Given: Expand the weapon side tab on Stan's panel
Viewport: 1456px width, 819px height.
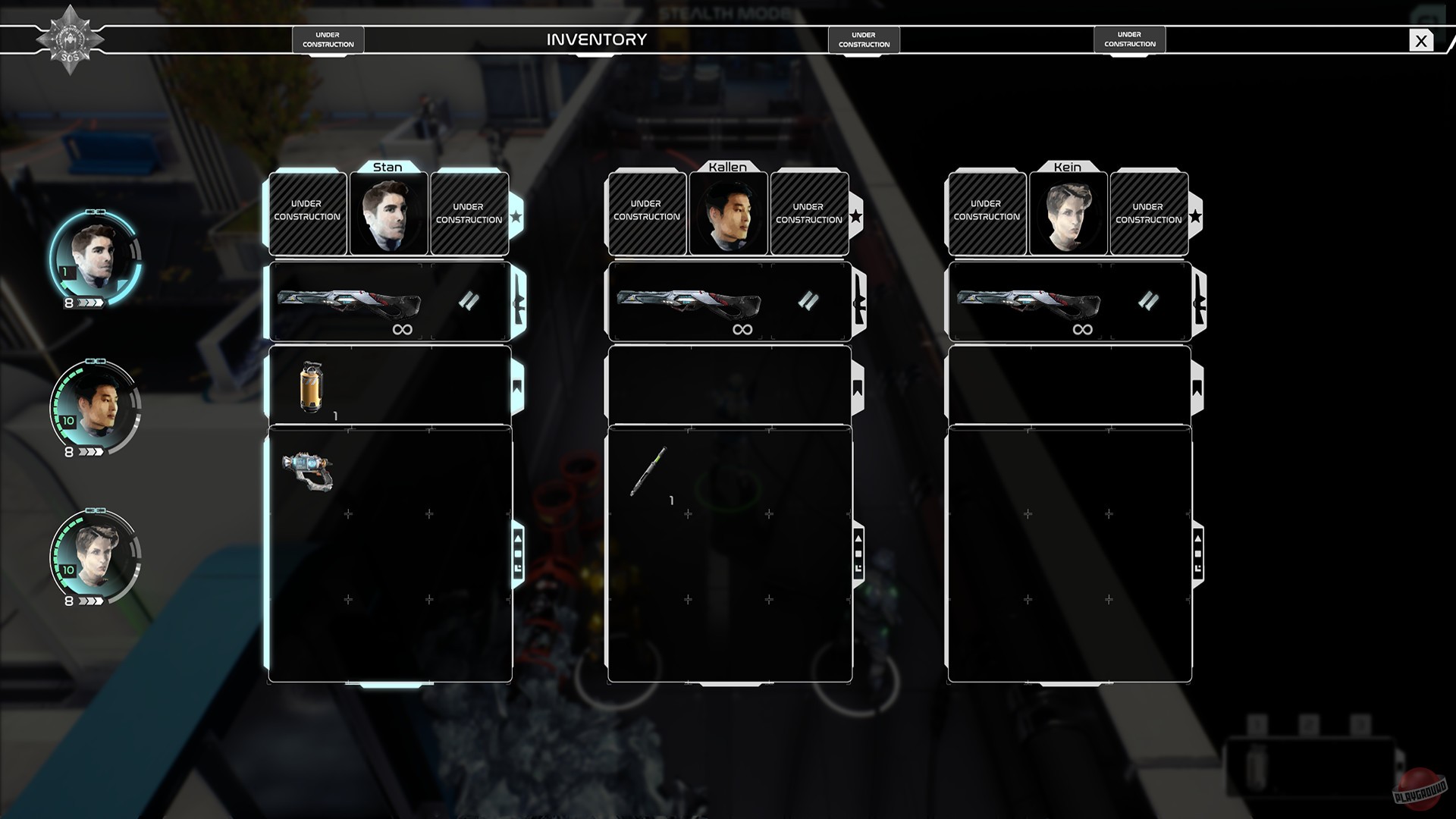Looking at the screenshot, I should tap(518, 301).
